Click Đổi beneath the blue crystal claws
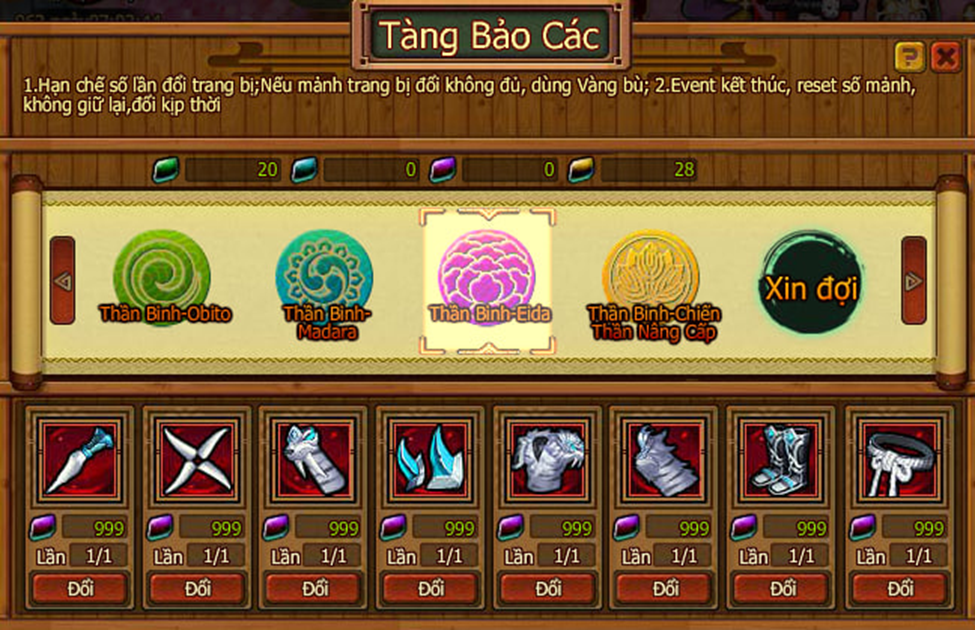Viewport: 975px width, 630px height. click(x=431, y=588)
